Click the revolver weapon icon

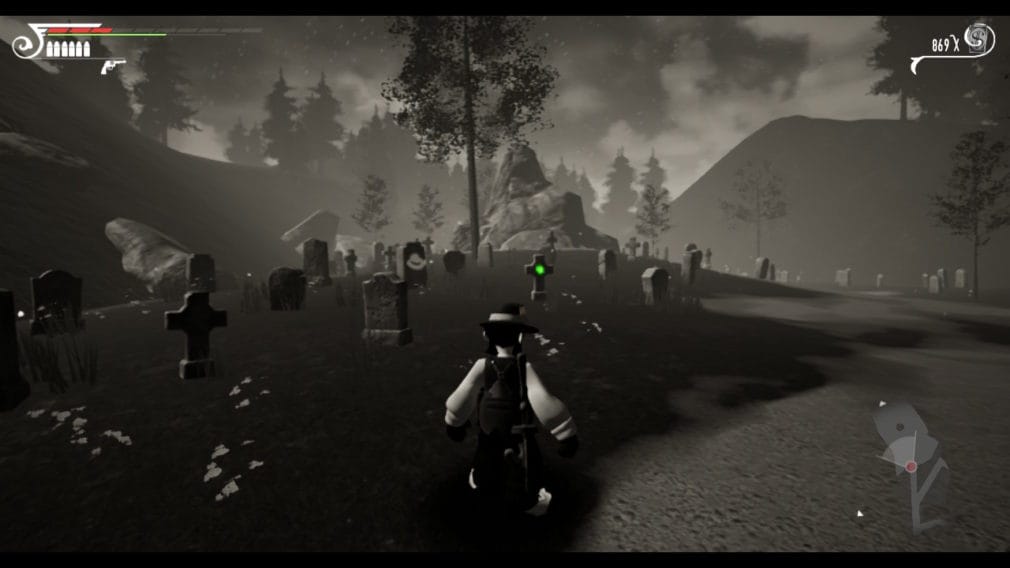point(113,67)
